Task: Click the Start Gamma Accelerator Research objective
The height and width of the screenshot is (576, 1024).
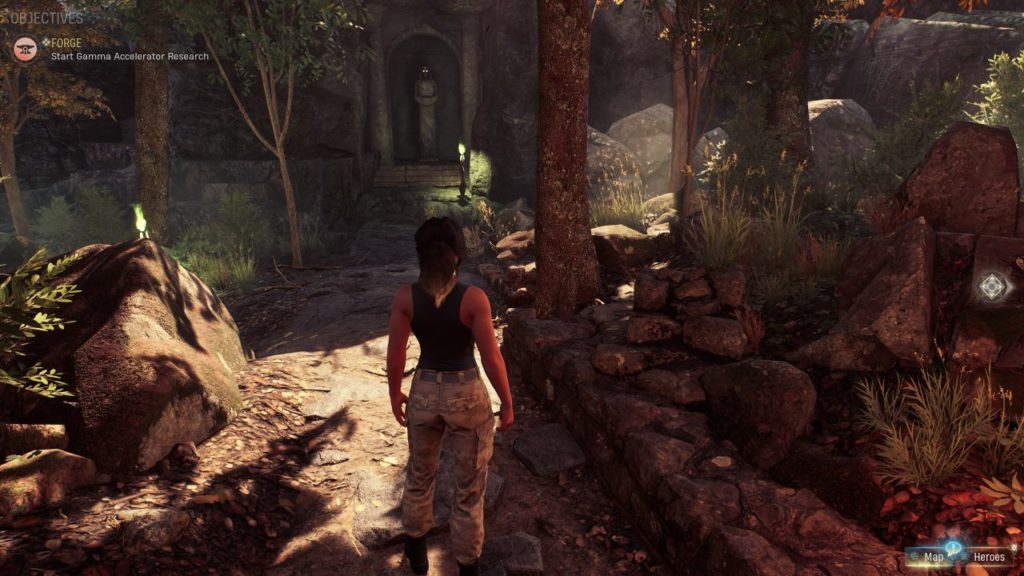Action: tap(129, 57)
